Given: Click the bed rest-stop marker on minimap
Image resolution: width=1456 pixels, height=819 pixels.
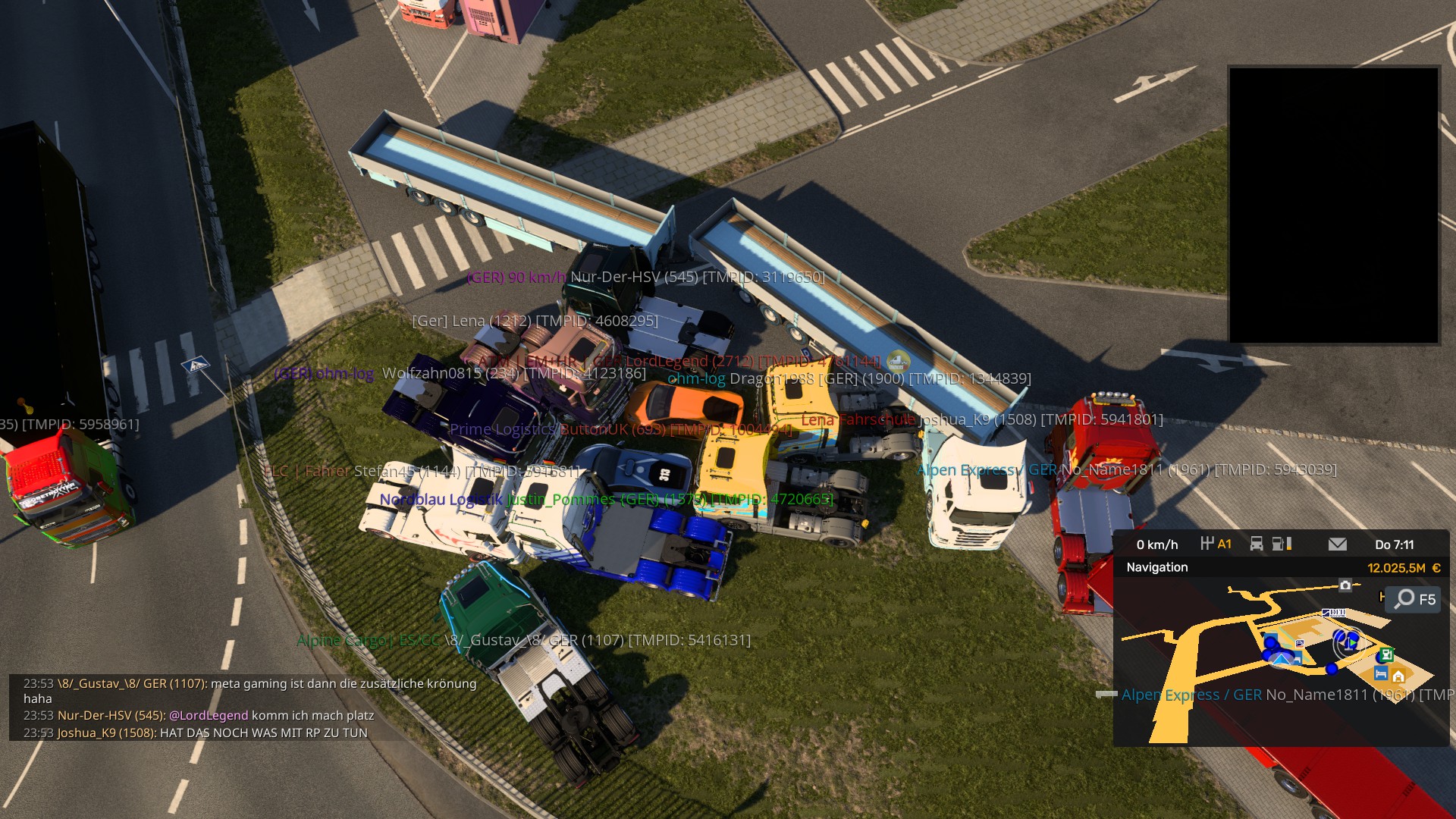Looking at the screenshot, I should coord(1380,673).
